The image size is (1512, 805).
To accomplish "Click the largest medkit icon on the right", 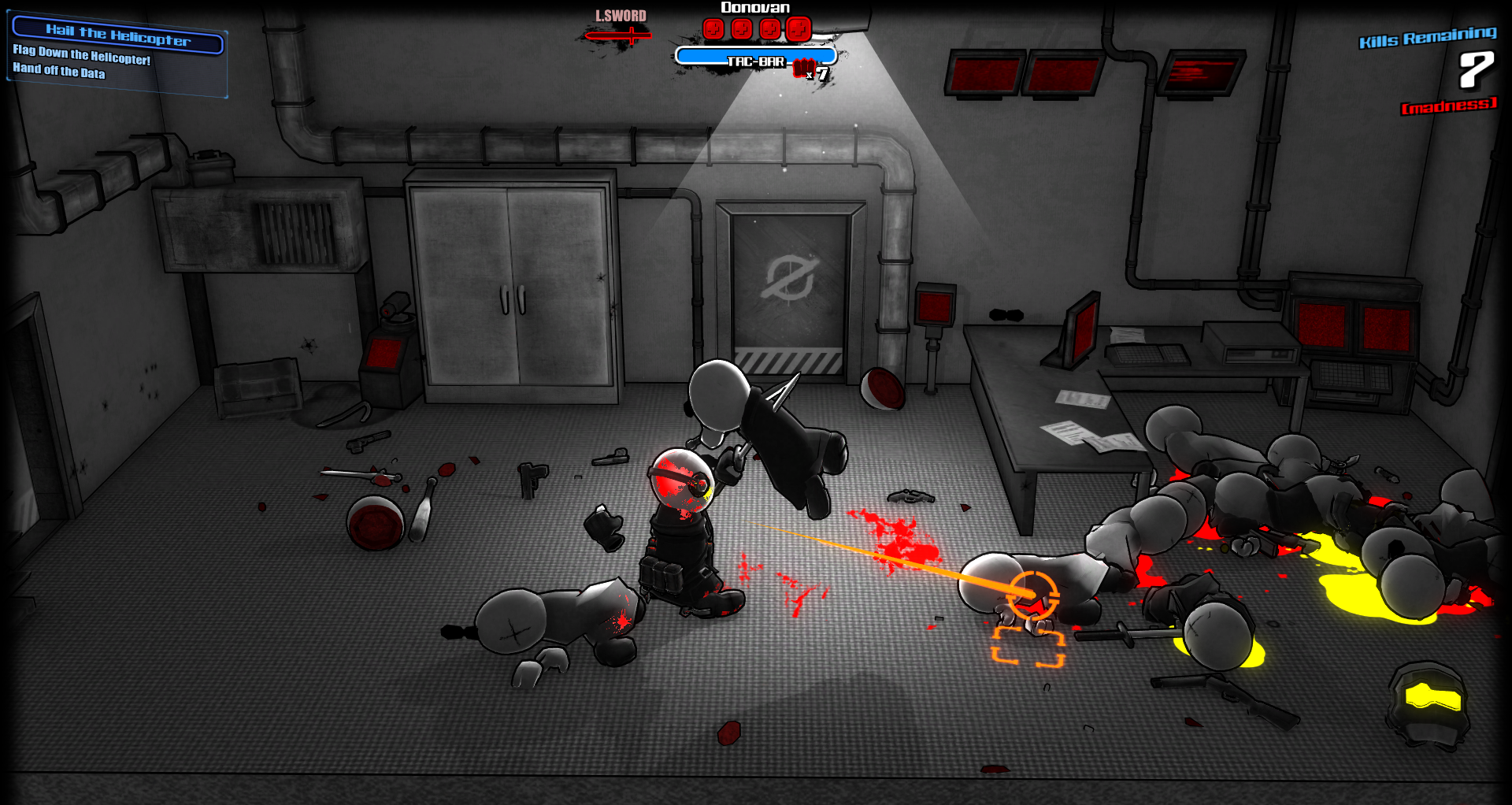I will coord(798,28).
